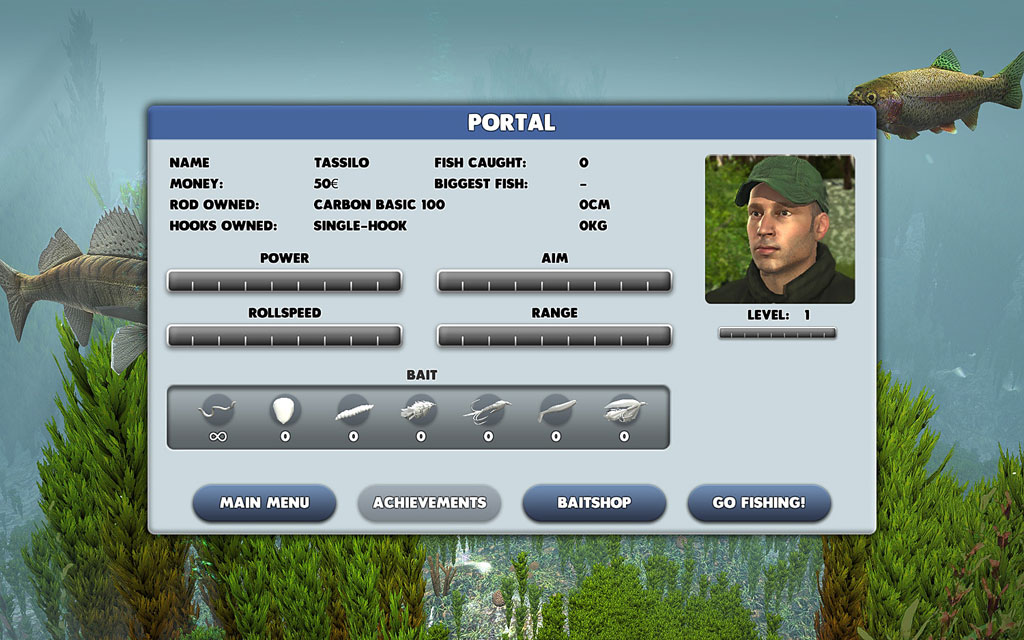Viewport: 1024px width, 640px height.
Task: Open the Achievements screen
Action: point(429,503)
